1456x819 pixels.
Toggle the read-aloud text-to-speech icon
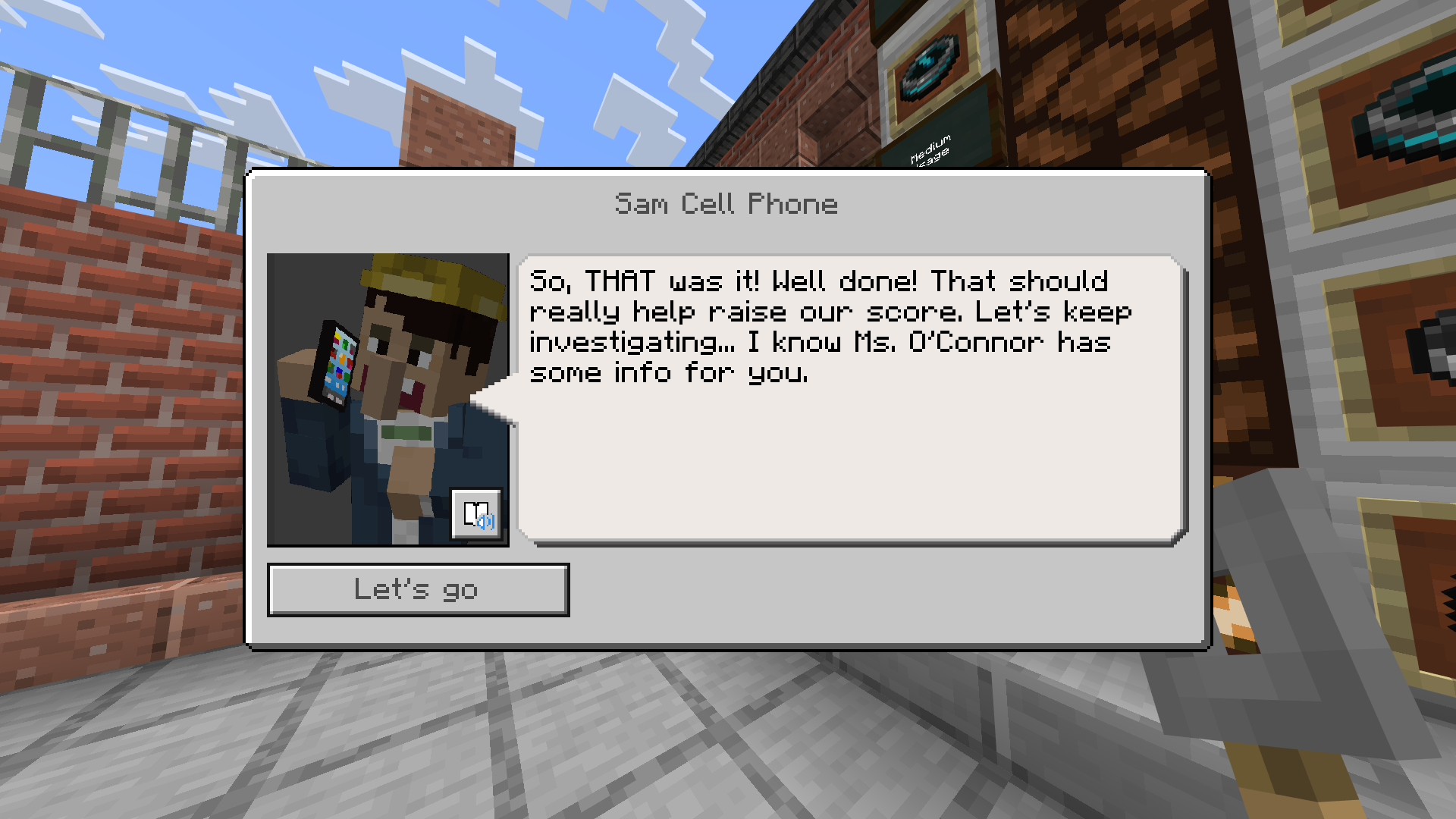(477, 516)
